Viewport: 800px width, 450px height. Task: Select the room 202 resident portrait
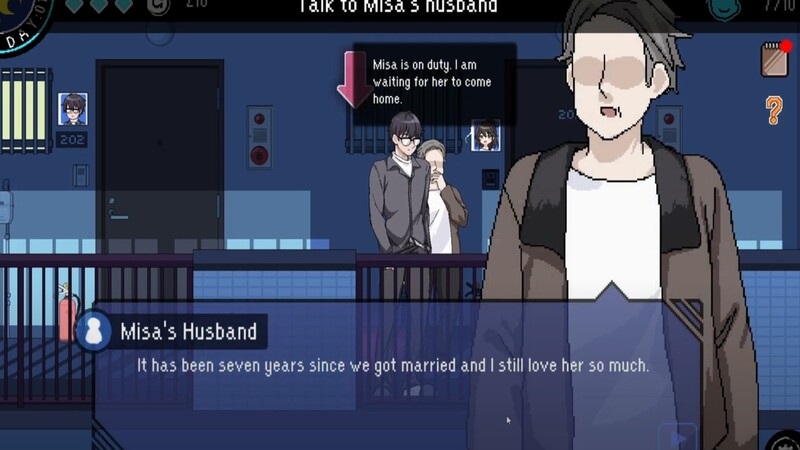(72, 108)
